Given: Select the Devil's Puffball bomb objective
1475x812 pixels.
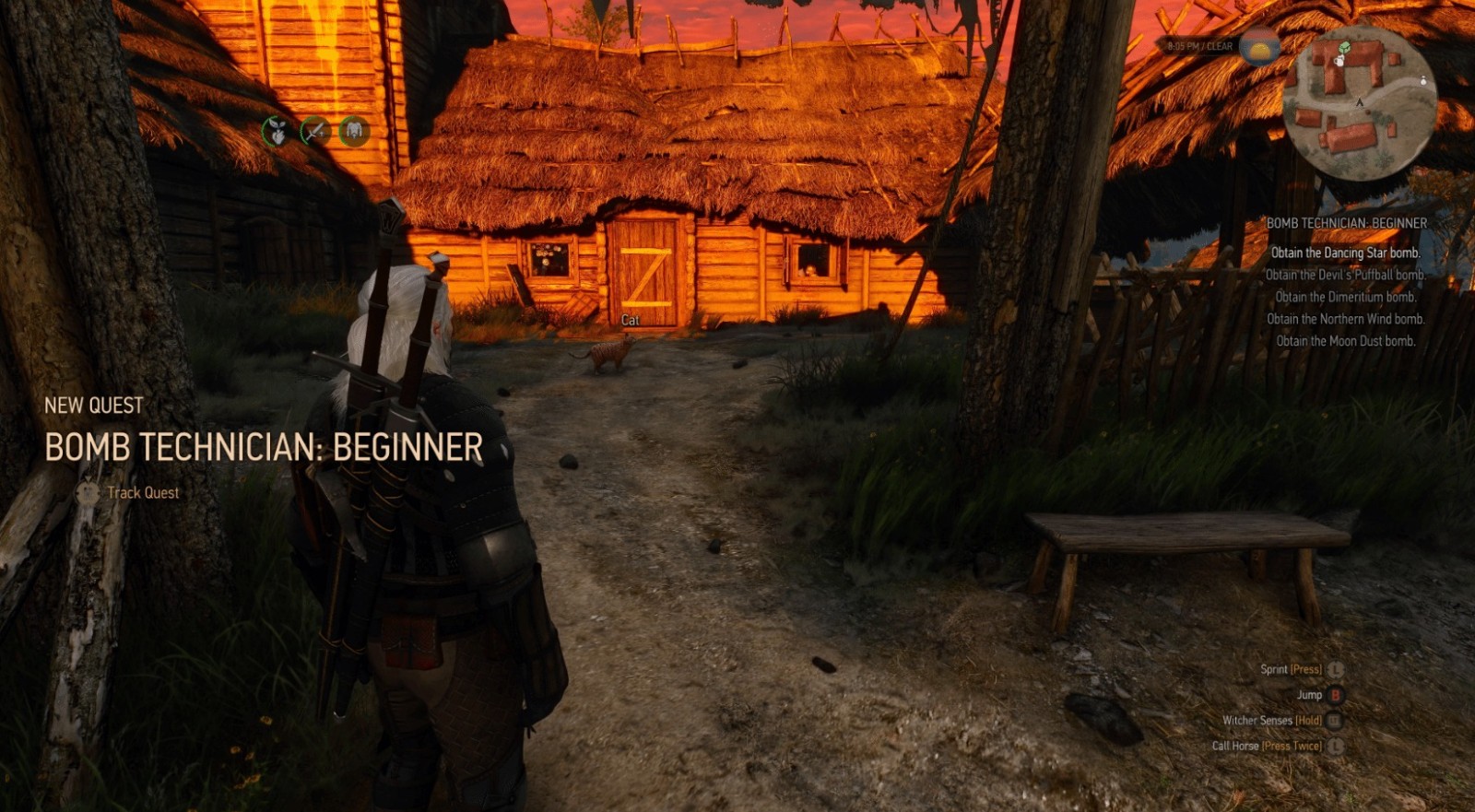Looking at the screenshot, I should (x=1345, y=275).
